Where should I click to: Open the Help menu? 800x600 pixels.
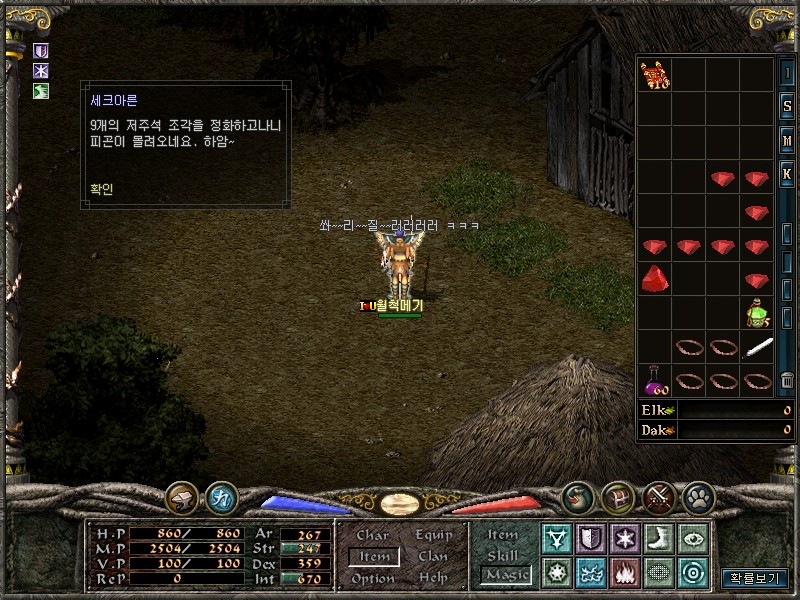click(433, 578)
